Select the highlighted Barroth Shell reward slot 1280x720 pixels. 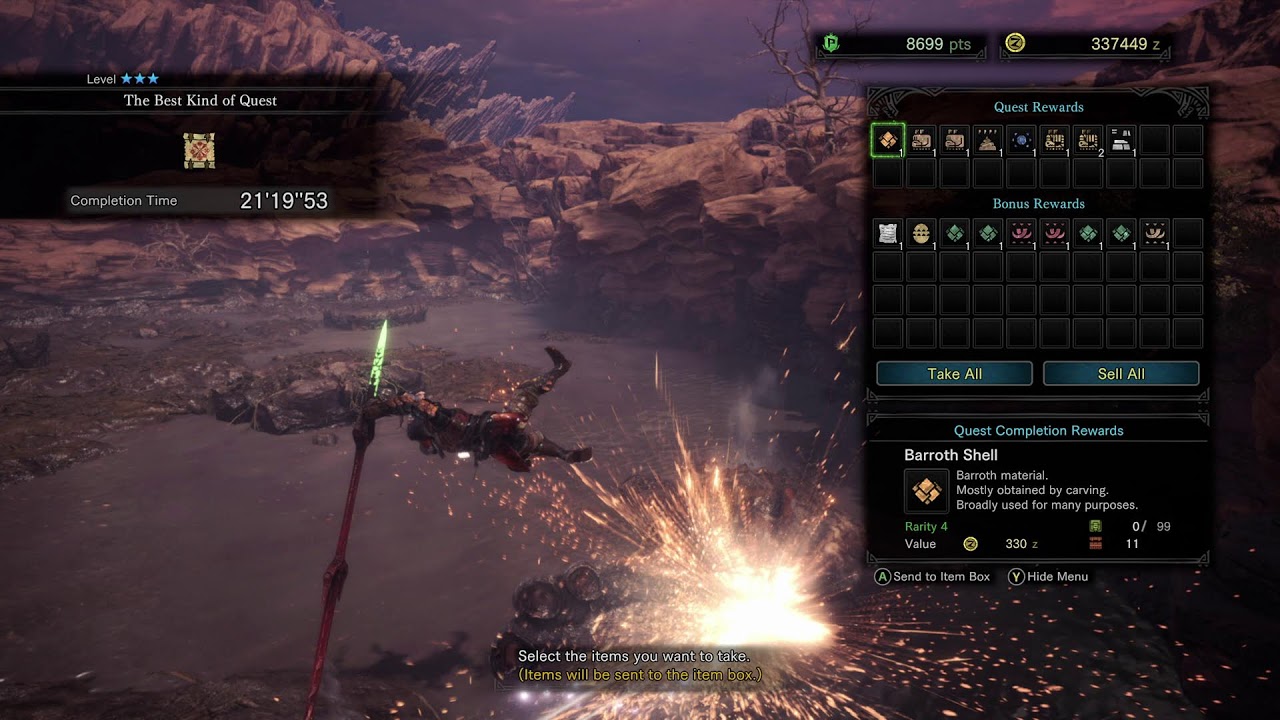point(888,140)
